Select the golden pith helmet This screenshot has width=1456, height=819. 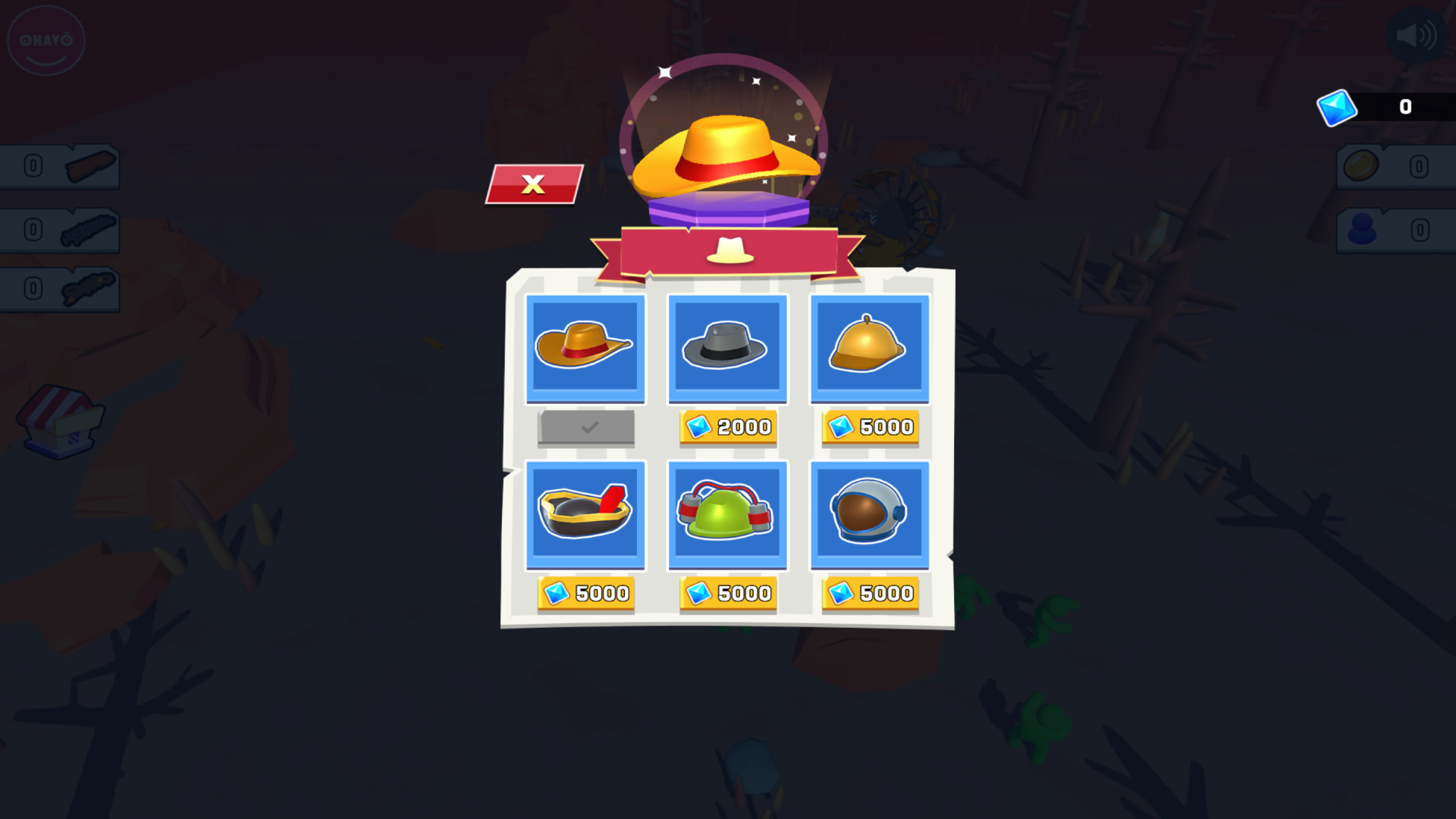870,348
